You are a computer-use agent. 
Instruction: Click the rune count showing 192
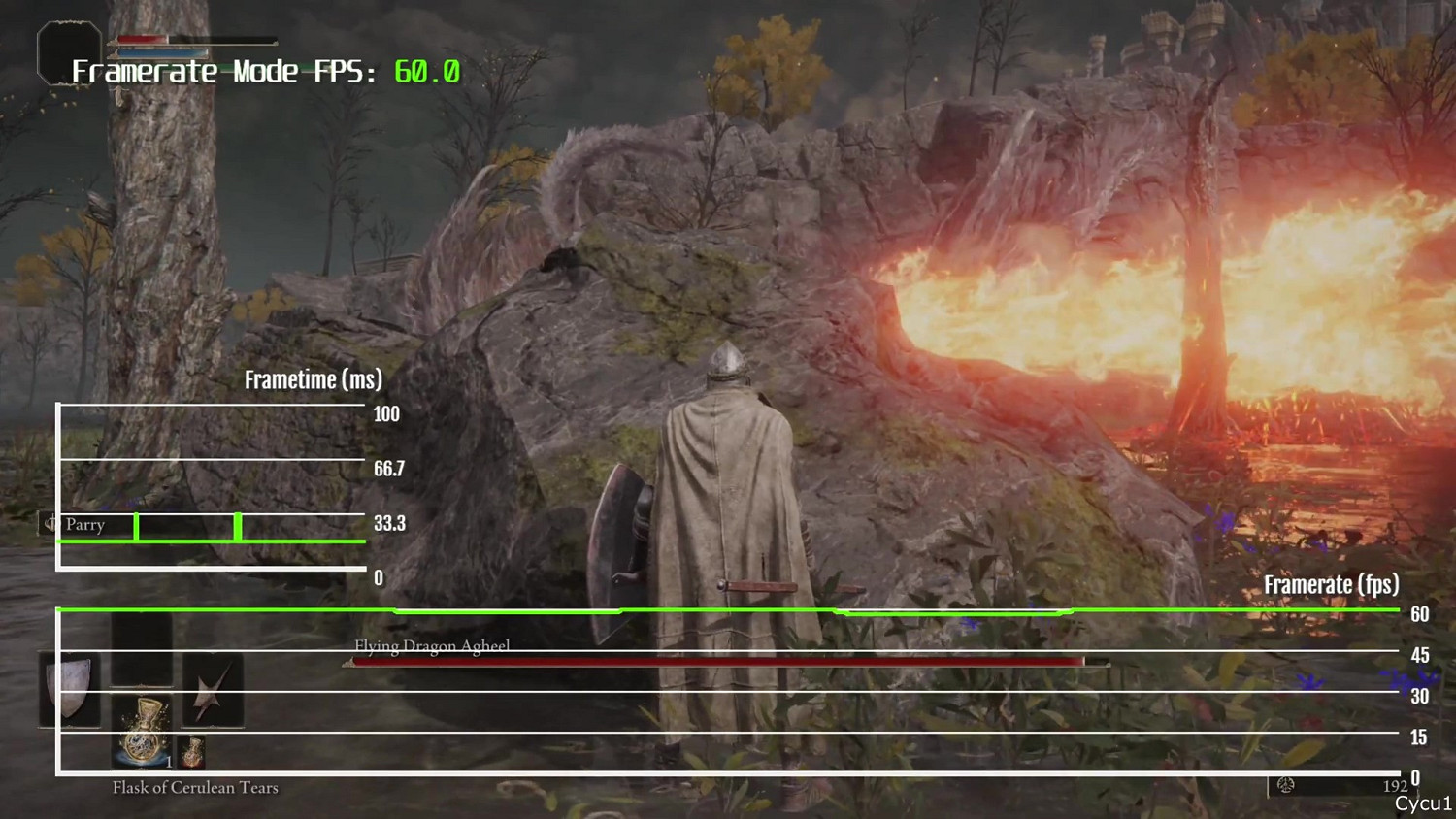[1396, 786]
